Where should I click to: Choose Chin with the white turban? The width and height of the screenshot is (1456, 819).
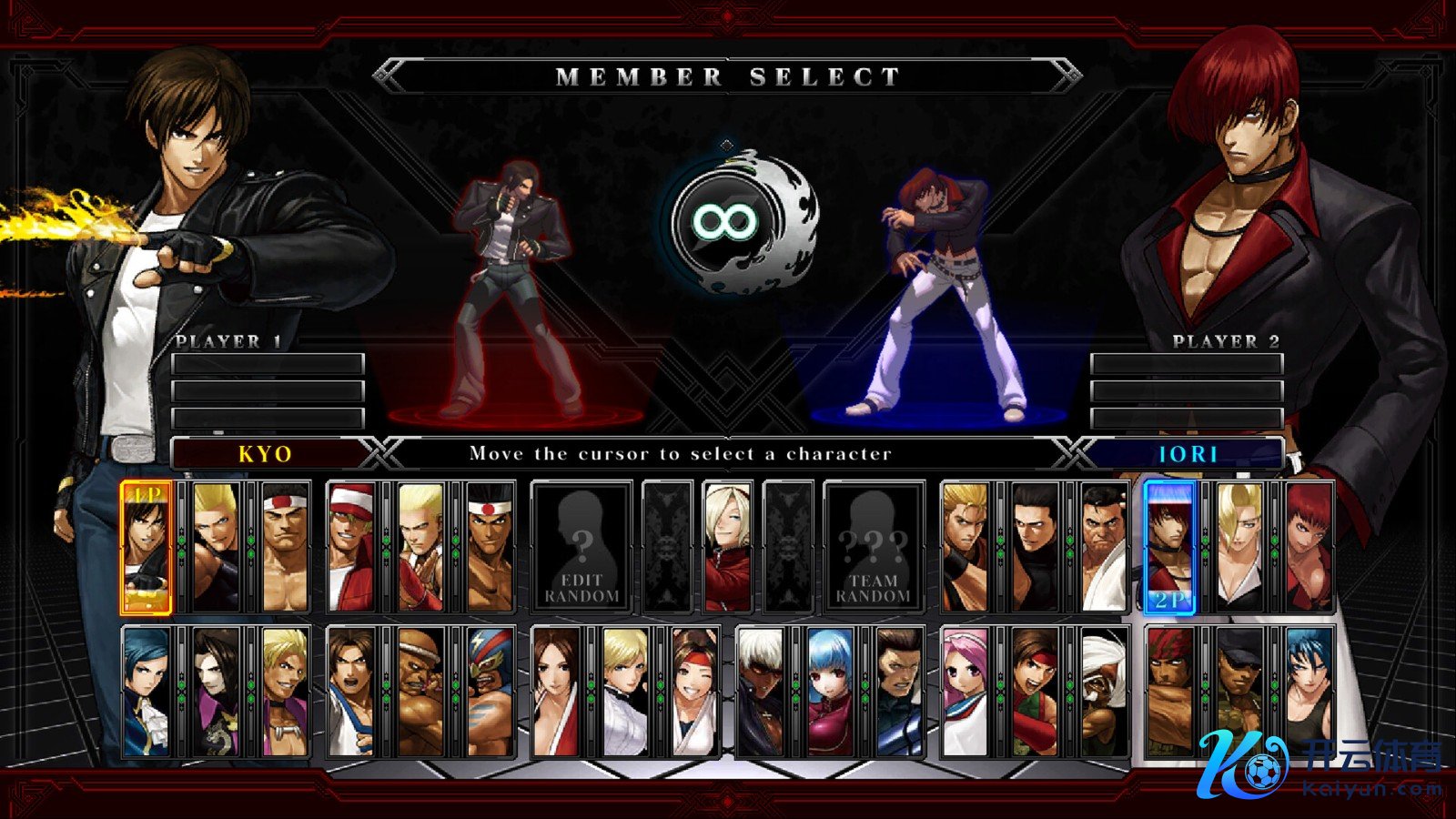click(1103, 693)
